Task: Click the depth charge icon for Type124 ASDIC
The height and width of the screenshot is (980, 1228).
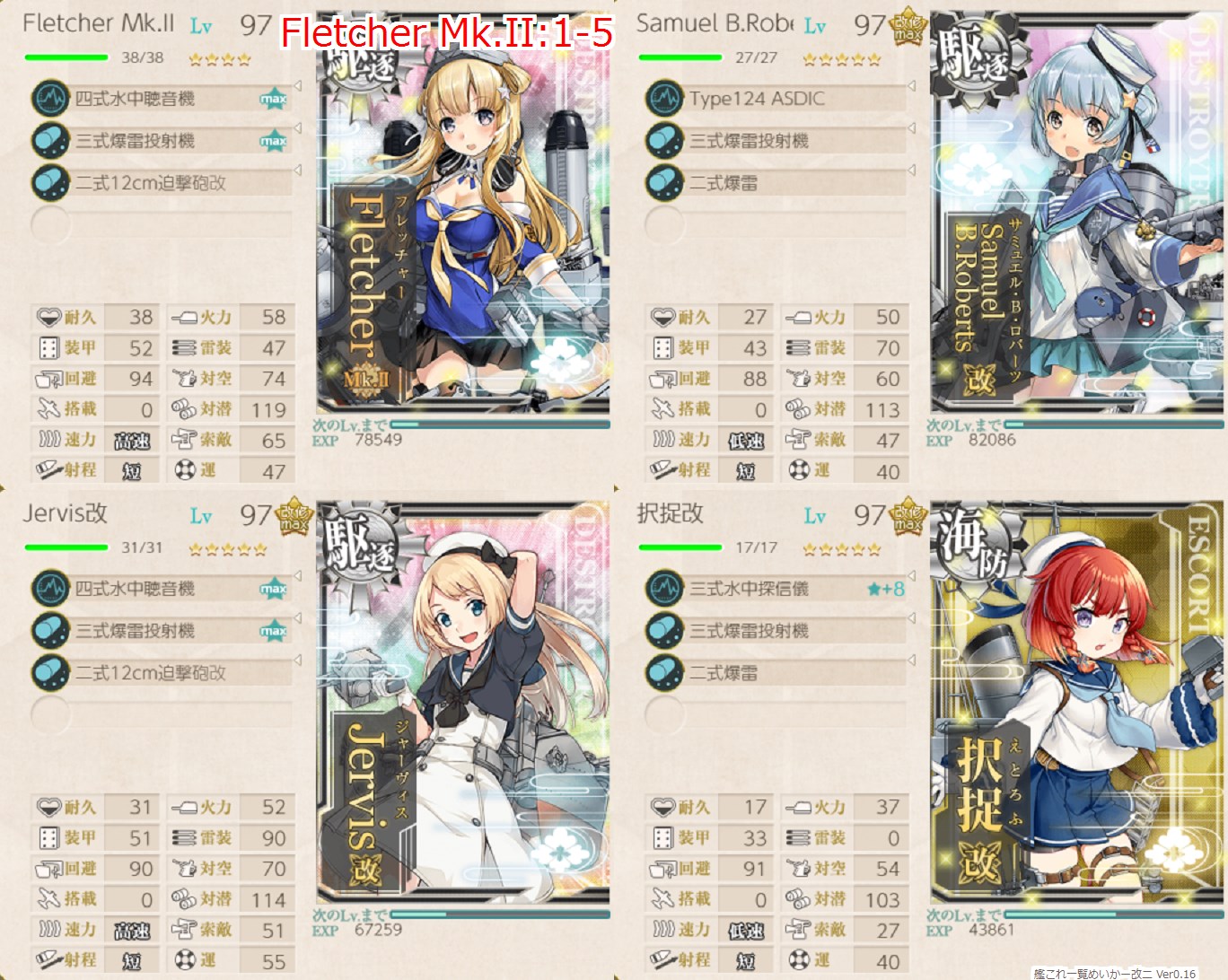Action: 665,99
